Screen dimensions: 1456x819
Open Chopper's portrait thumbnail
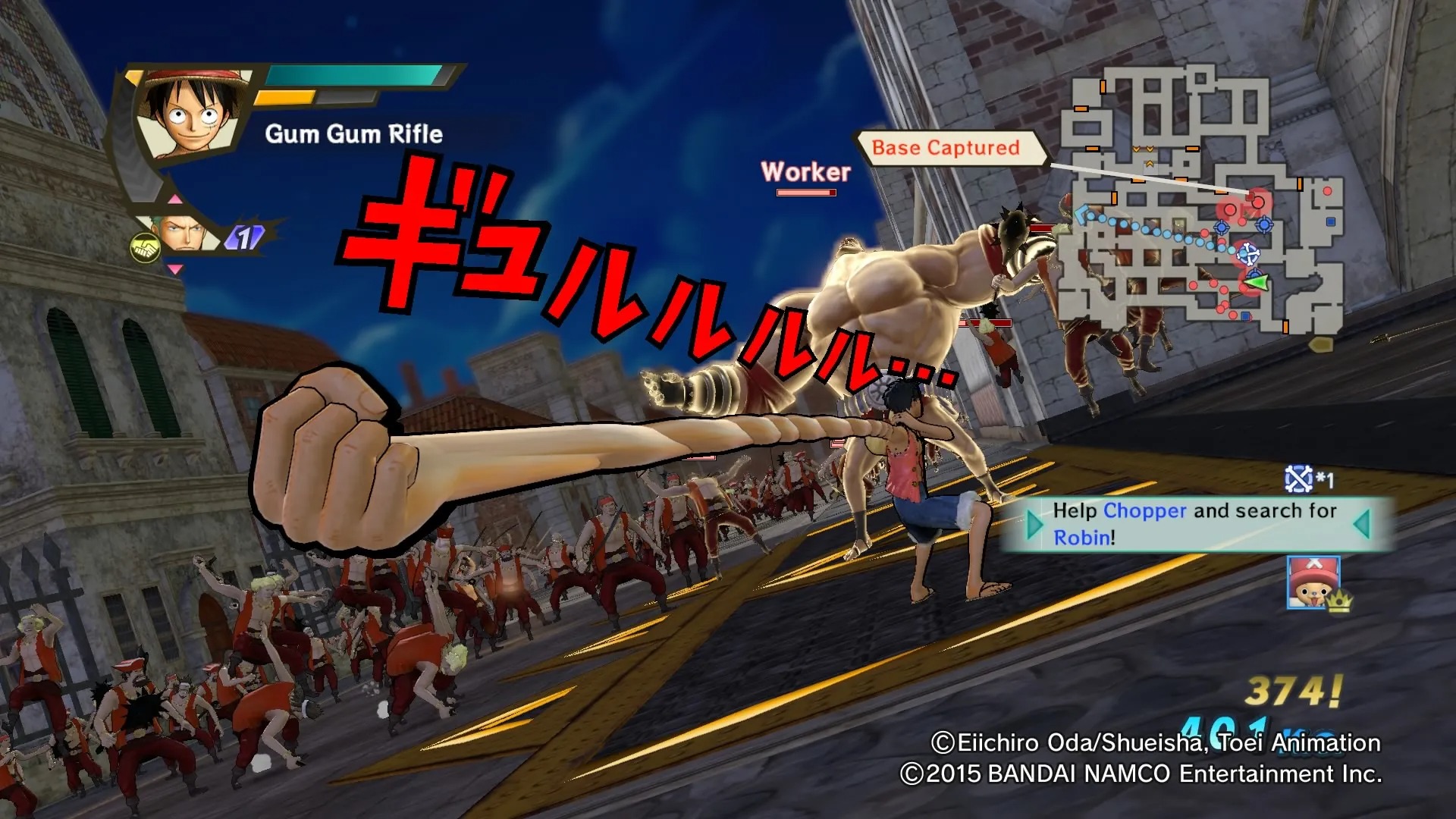click(x=1314, y=583)
